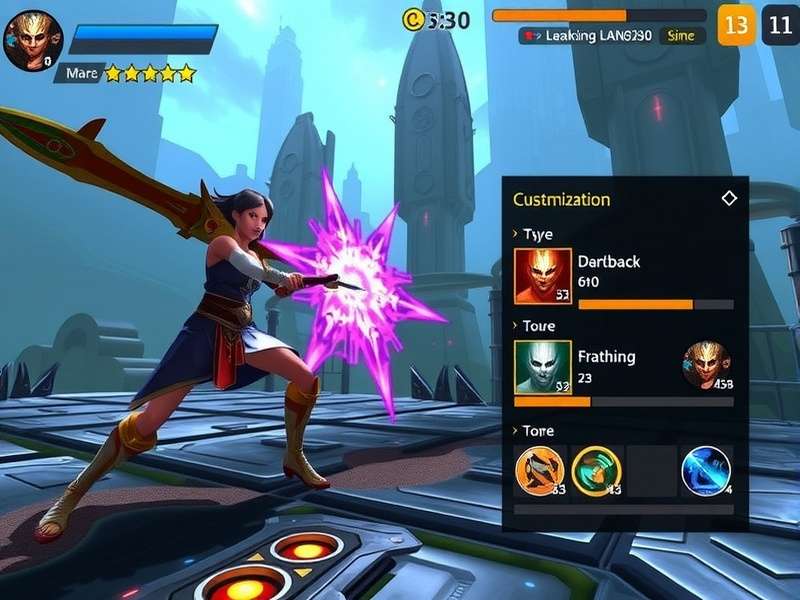Expand the Tyye section arrow
800x600 pixels.
click(x=515, y=234)
